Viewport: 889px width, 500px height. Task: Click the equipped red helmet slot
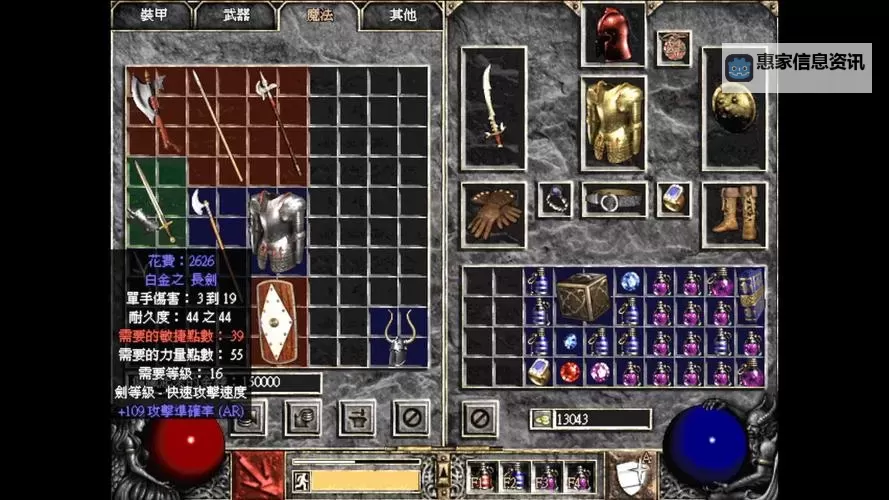(614, 35)
